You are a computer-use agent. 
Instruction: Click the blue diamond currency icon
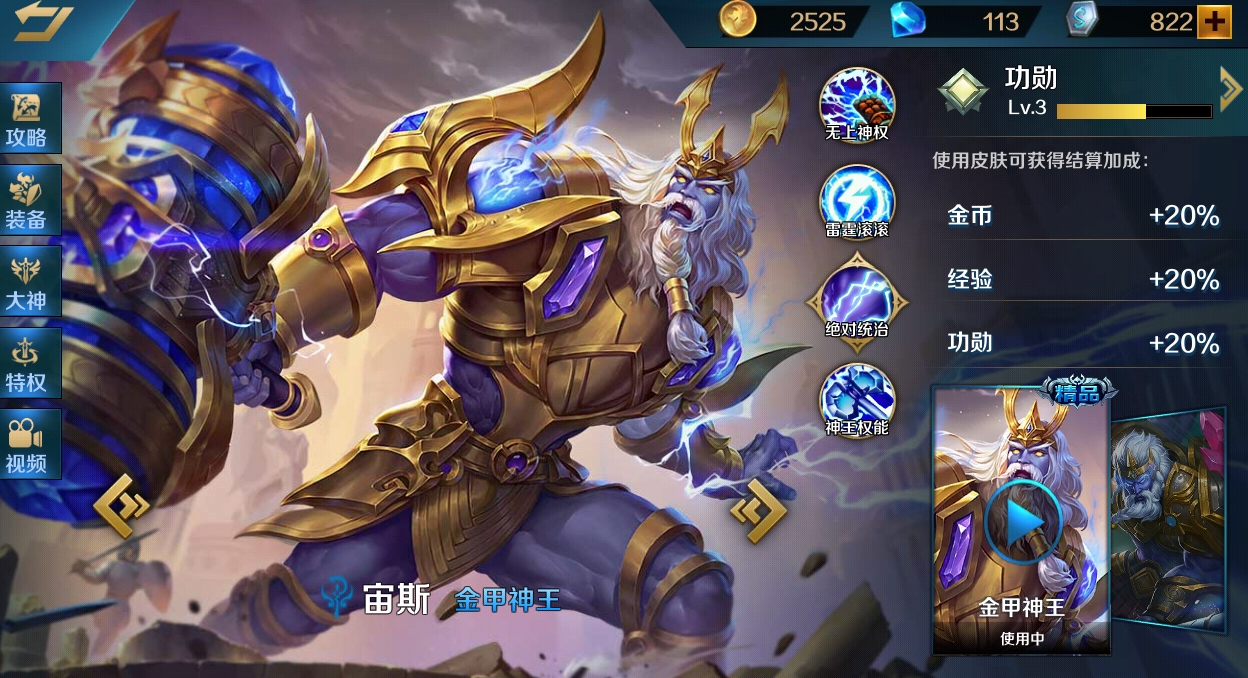click(908, 21)
